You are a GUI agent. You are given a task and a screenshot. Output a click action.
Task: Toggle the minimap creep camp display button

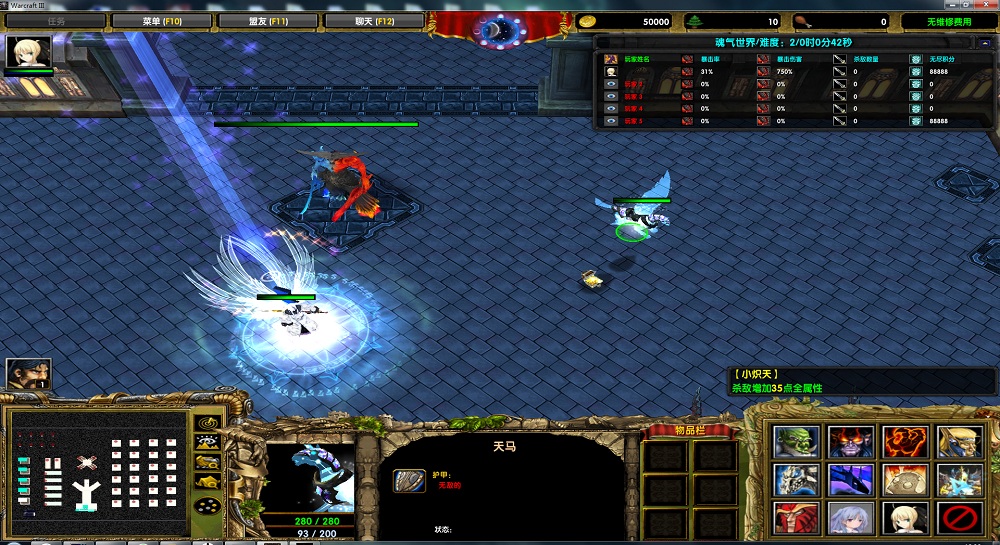tap(207, 483)
